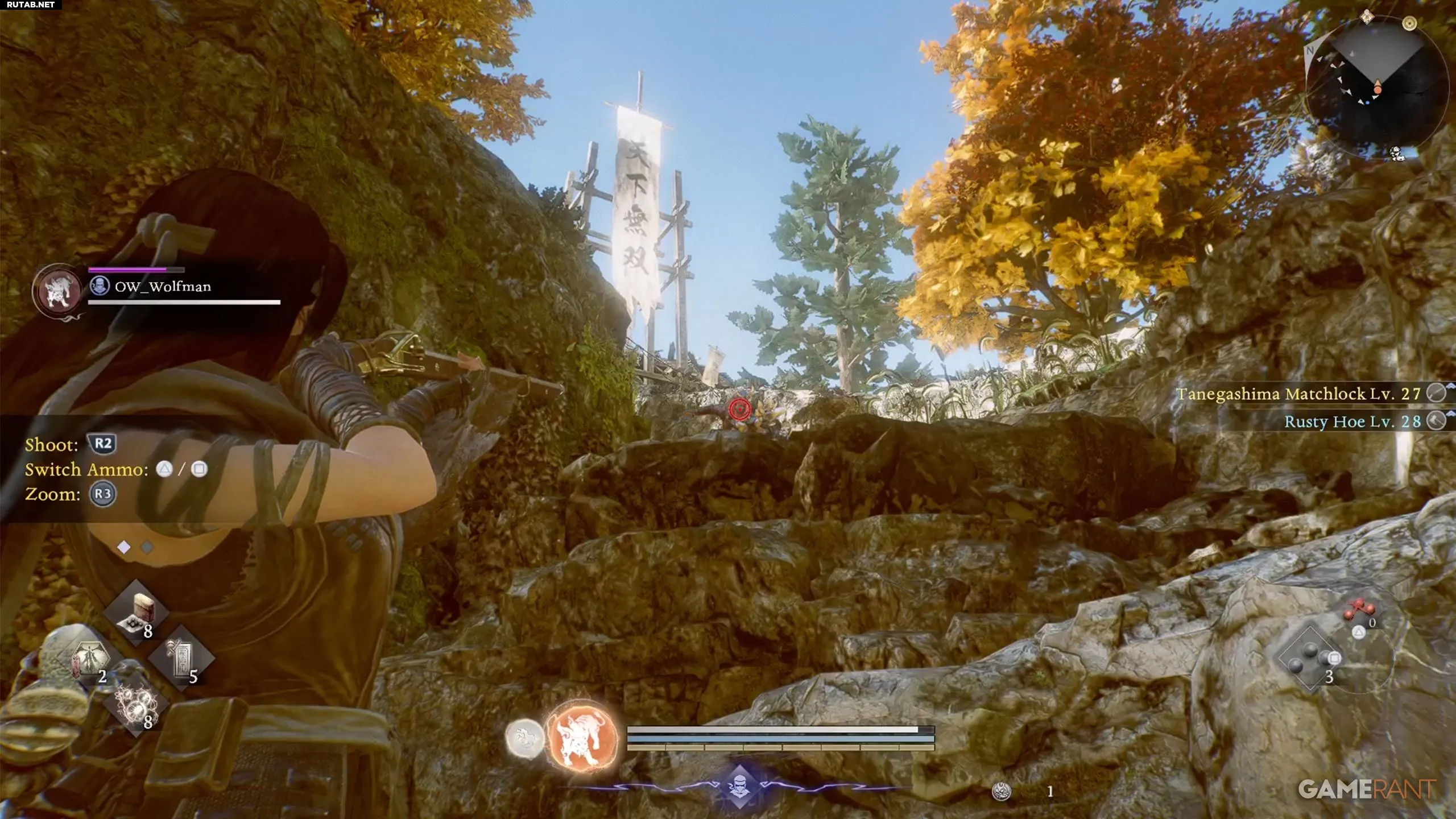Screen dimensions: 1456x819
Task: Use the glowing spirit orbs item slot
Action: (136, 705)
